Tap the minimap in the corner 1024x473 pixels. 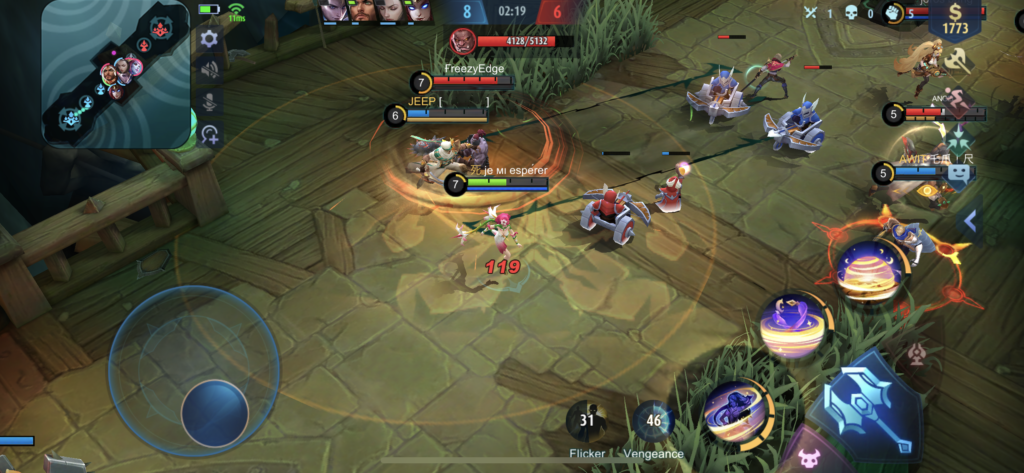click(x=115, y=75)
